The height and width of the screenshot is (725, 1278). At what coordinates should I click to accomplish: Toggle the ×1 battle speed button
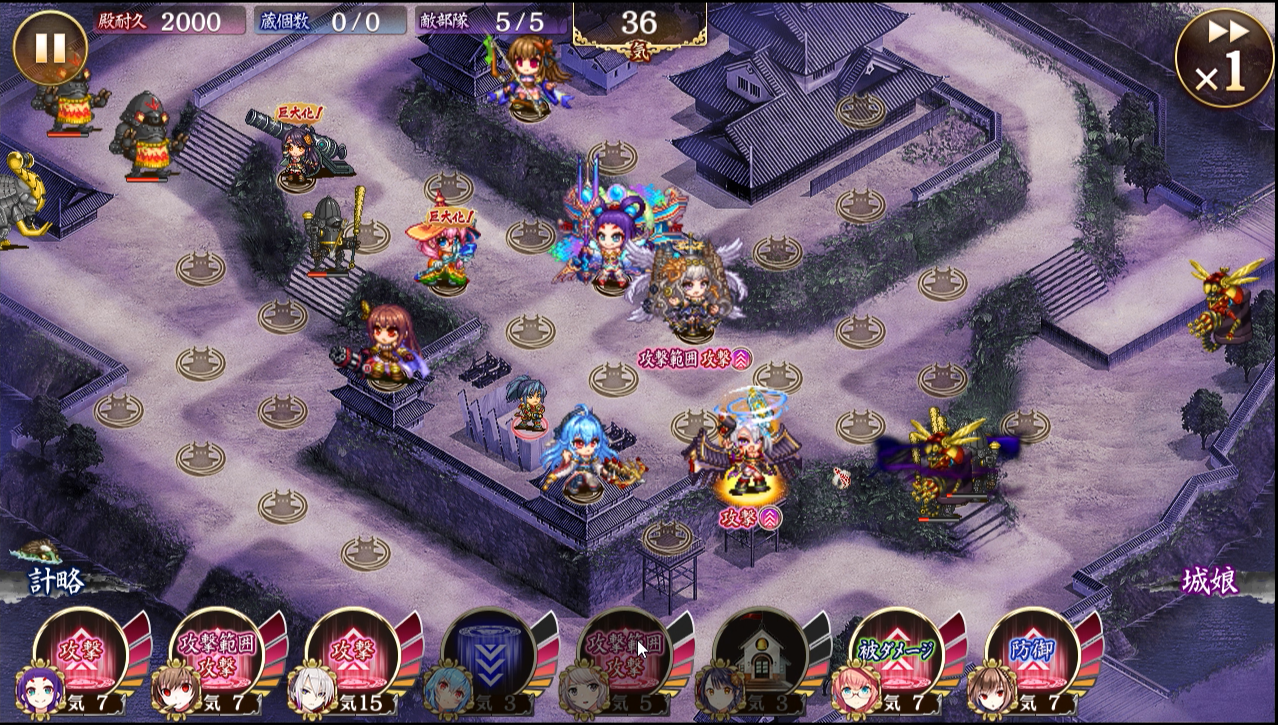(1225, 55)
